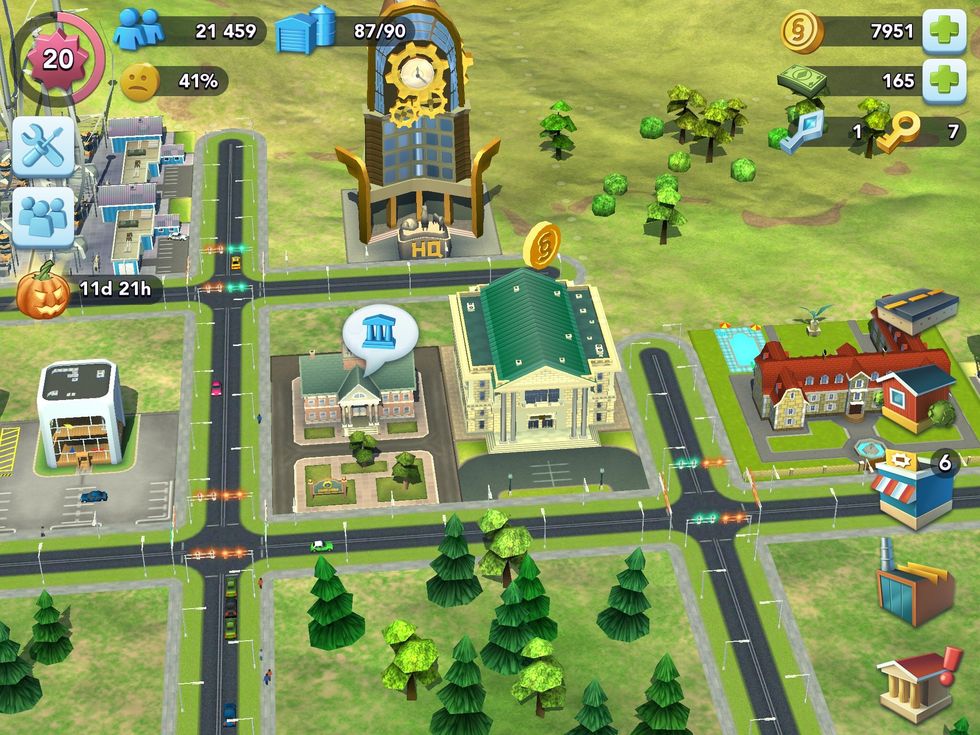980x735 pixels.
Task: Collect the floating Simoleon coin
Action: [x=542, y=245]
